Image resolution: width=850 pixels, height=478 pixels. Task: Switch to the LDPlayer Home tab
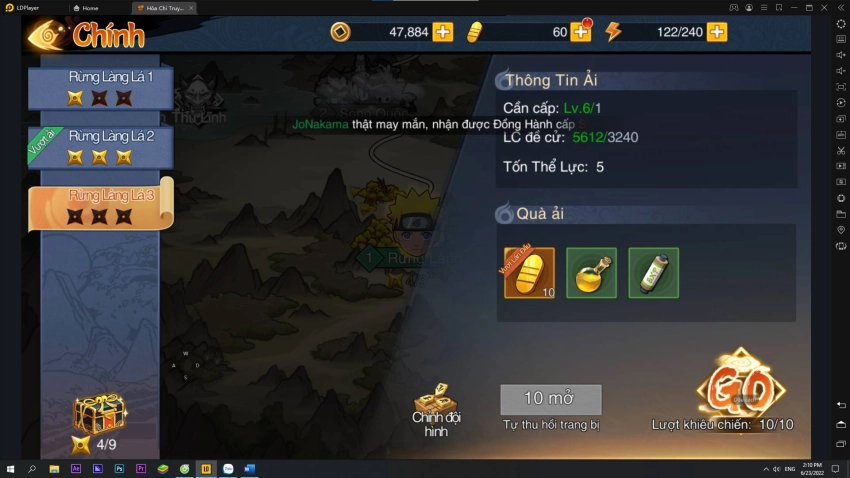pos(90,7)
